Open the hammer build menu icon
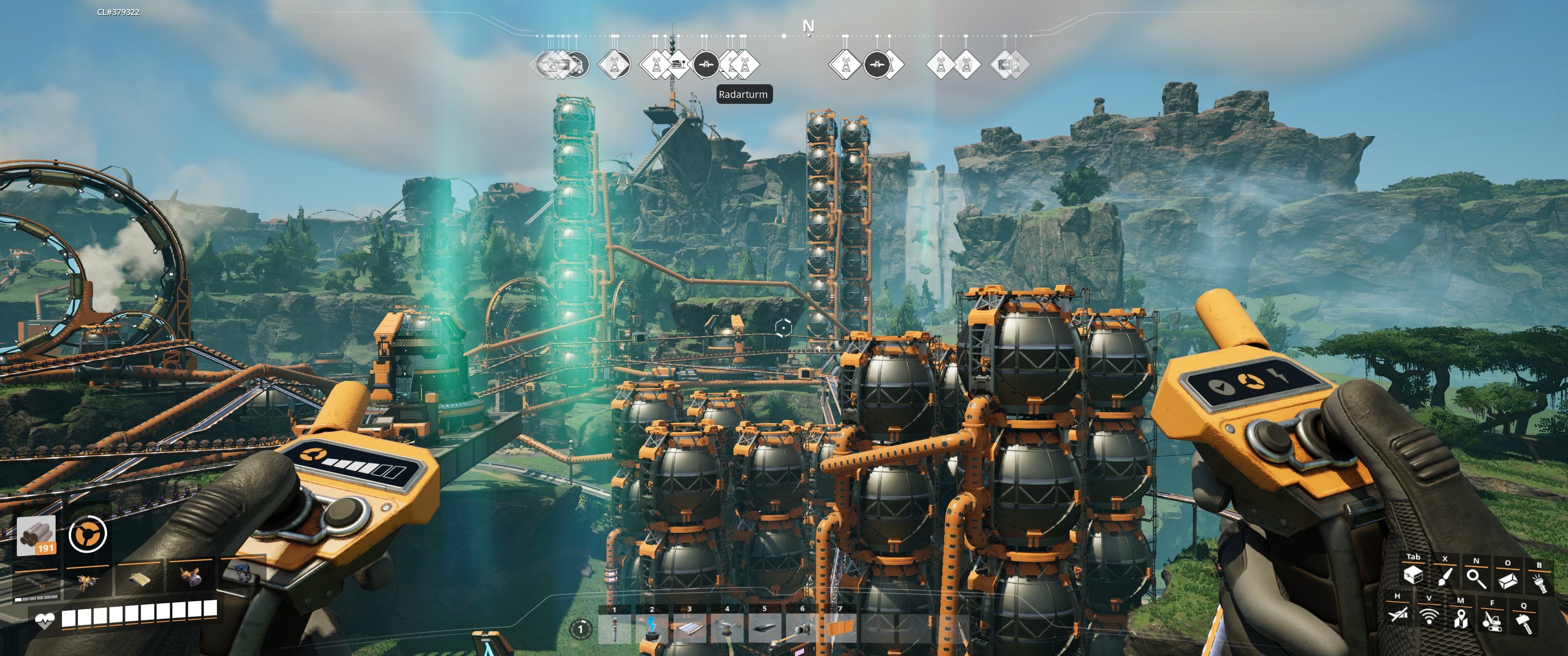Screen dimensions: 1568x656 (x=1524, y=623)
